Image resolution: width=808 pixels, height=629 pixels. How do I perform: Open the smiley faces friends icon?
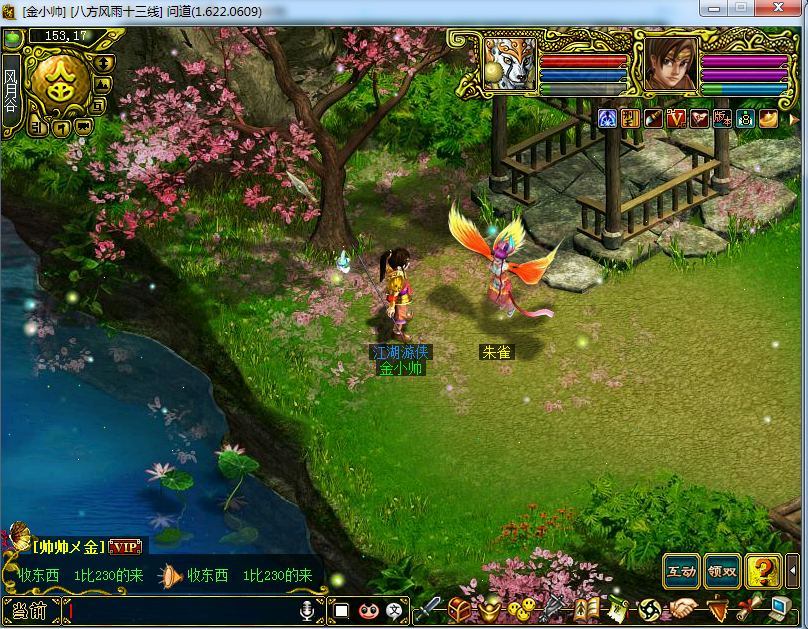520,608
